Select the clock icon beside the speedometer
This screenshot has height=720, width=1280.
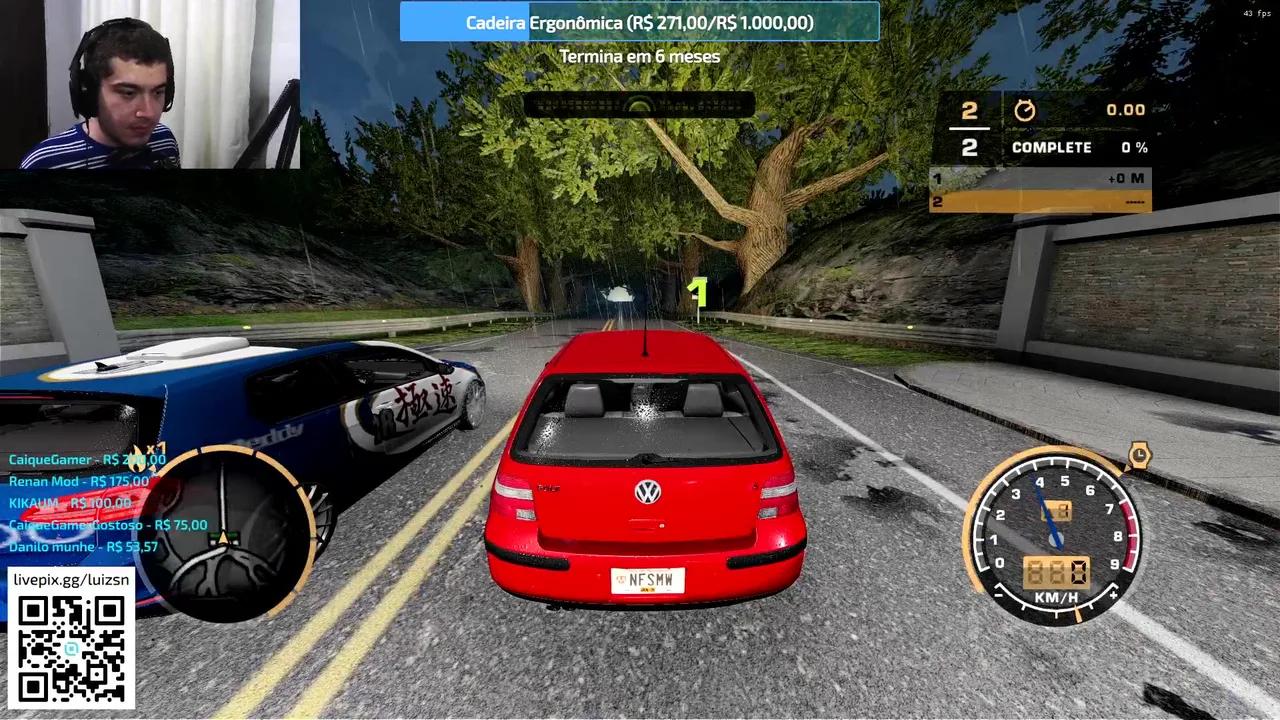[1141, 455]
